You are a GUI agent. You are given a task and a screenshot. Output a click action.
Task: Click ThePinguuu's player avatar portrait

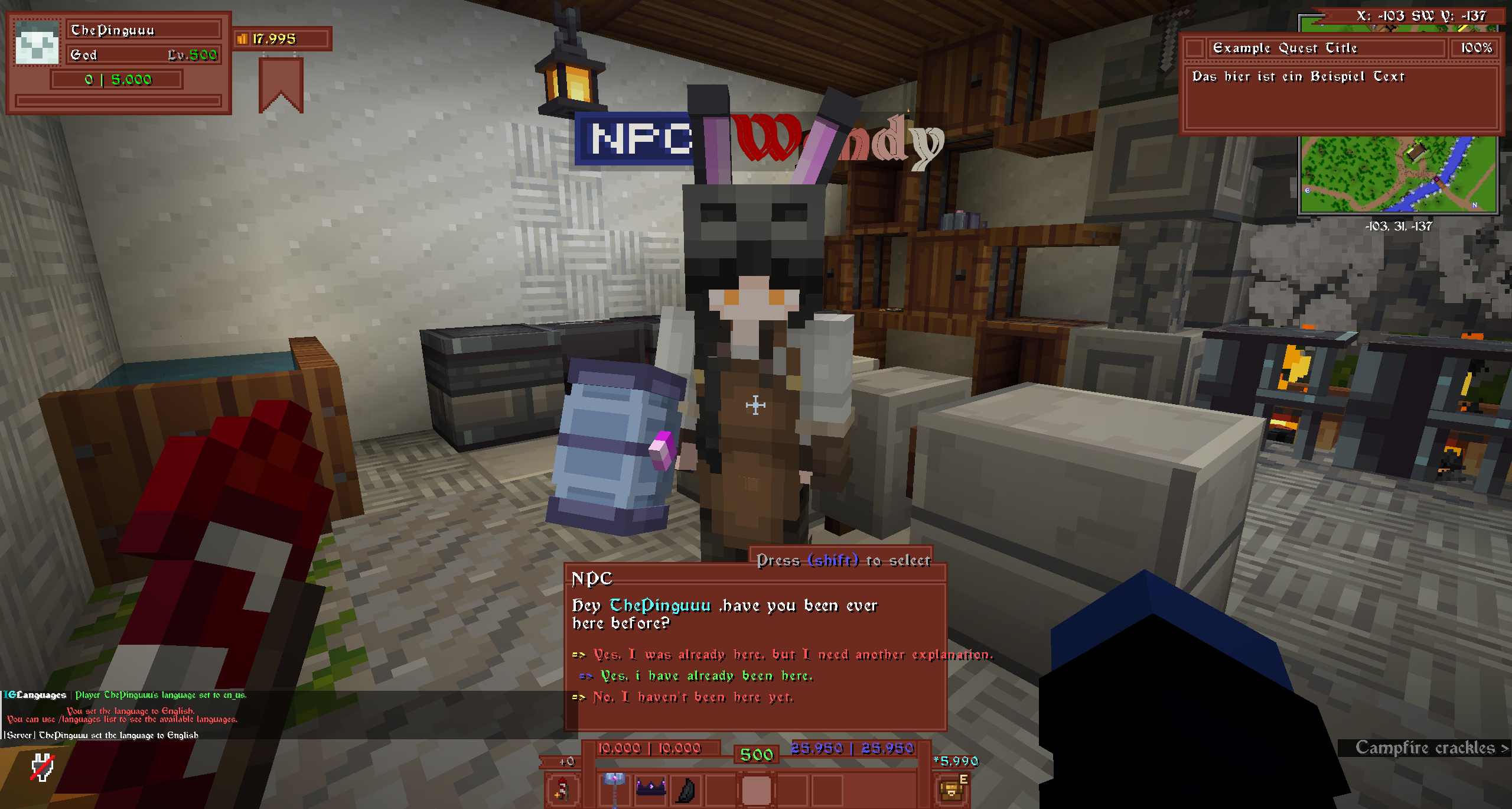37,42
